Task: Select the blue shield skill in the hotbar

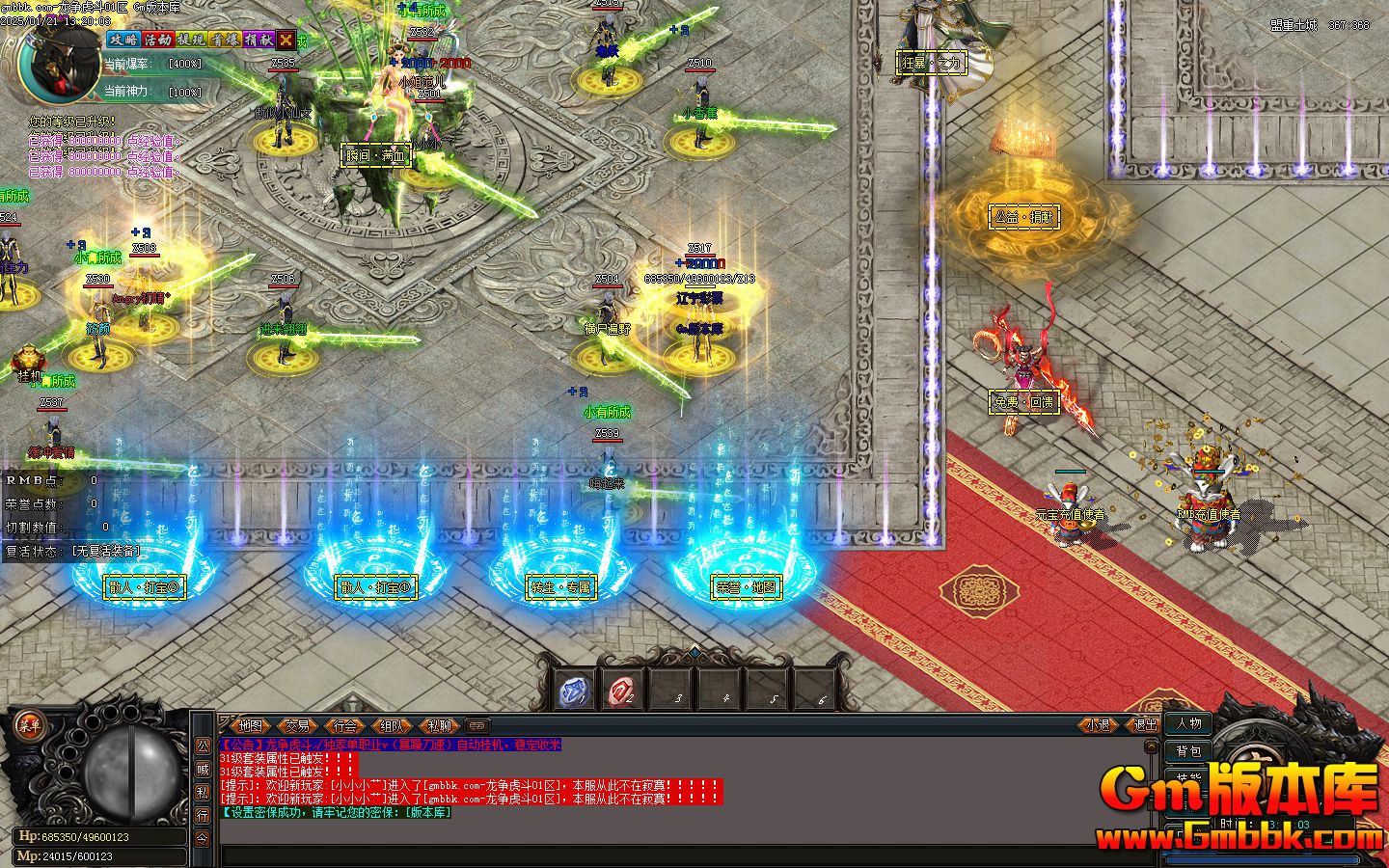Action: pos(573,689)
